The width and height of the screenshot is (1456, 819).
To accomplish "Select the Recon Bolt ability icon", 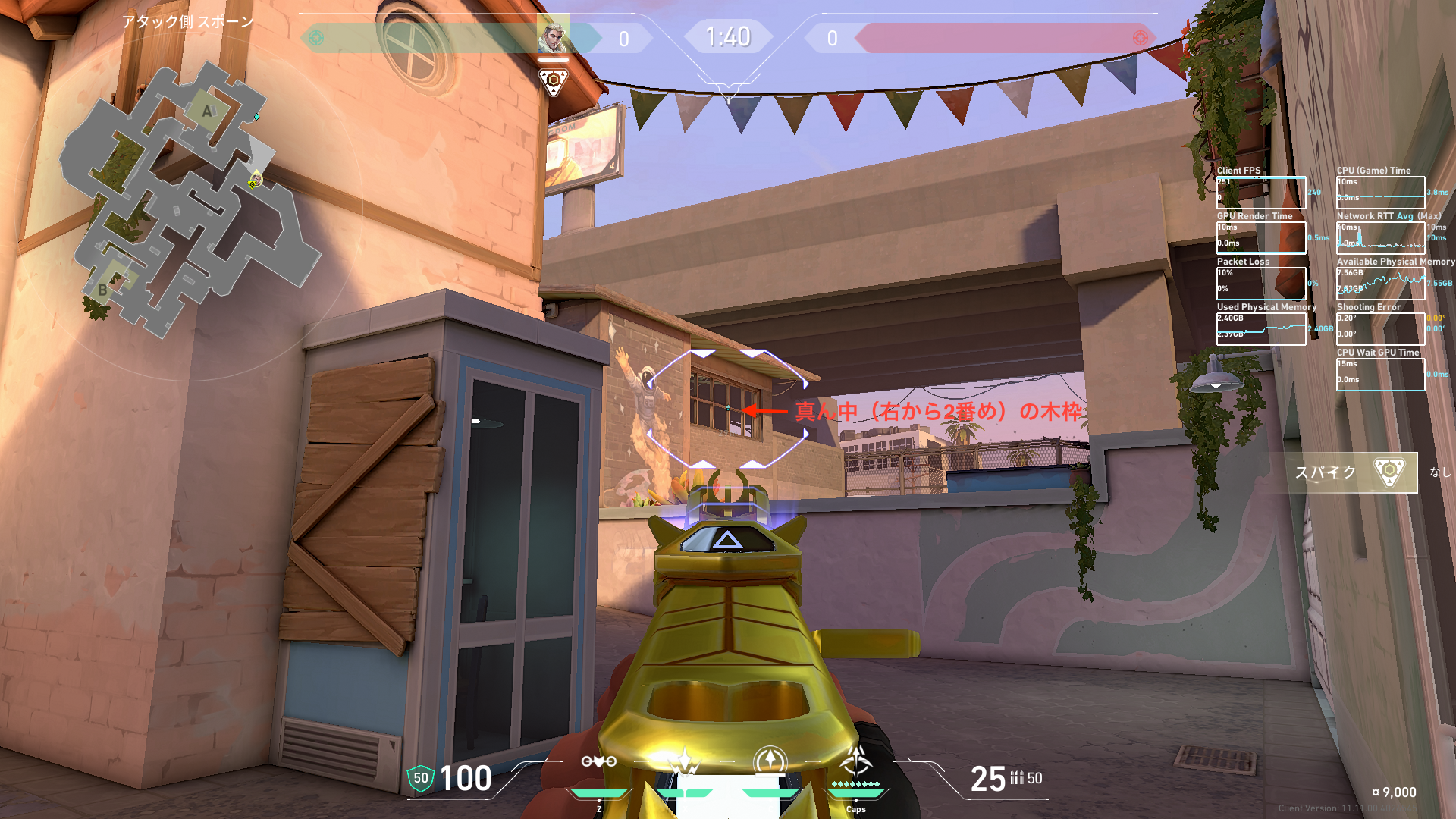I will coord(770,761).
